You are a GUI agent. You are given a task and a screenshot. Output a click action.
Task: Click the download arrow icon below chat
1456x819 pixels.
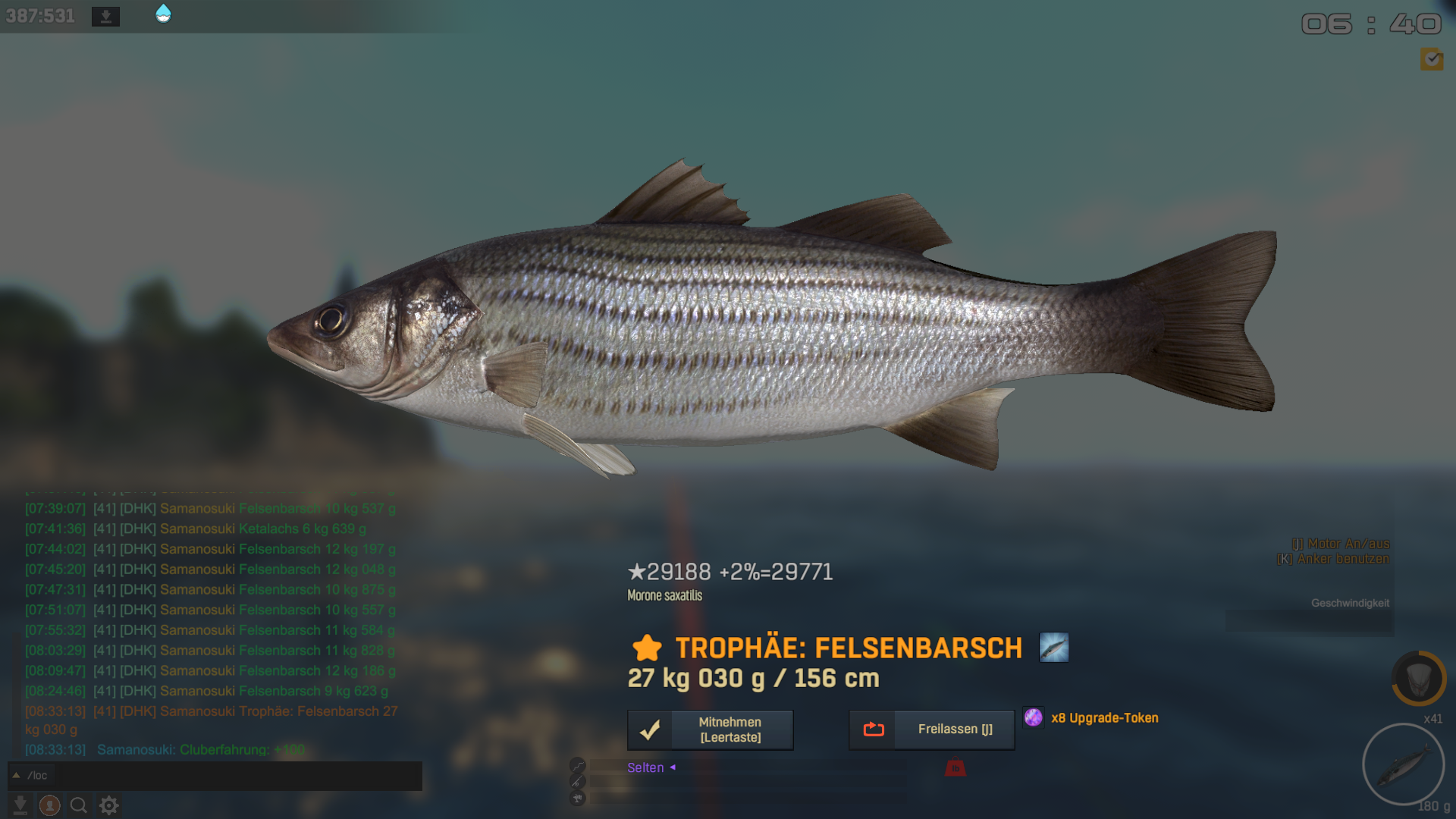coord(20,805)
